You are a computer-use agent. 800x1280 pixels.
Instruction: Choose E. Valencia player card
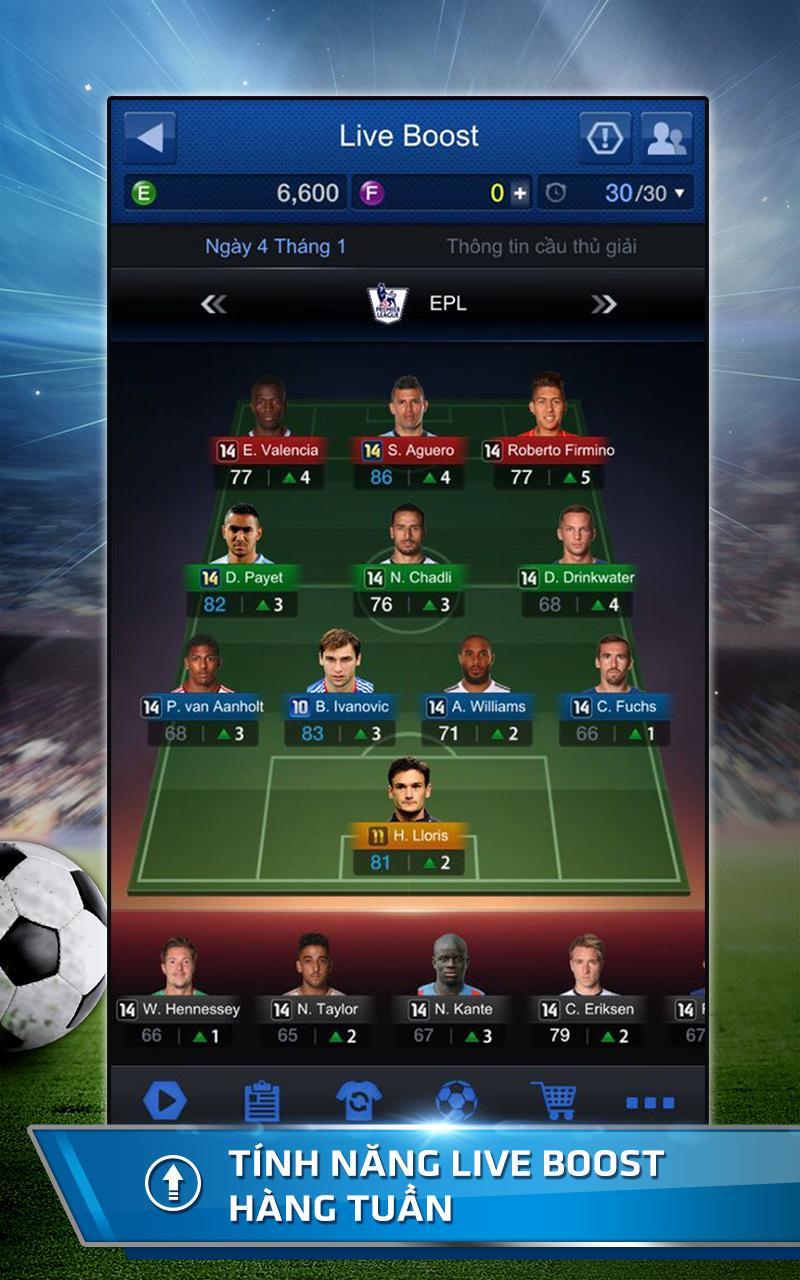click(268, 432)
